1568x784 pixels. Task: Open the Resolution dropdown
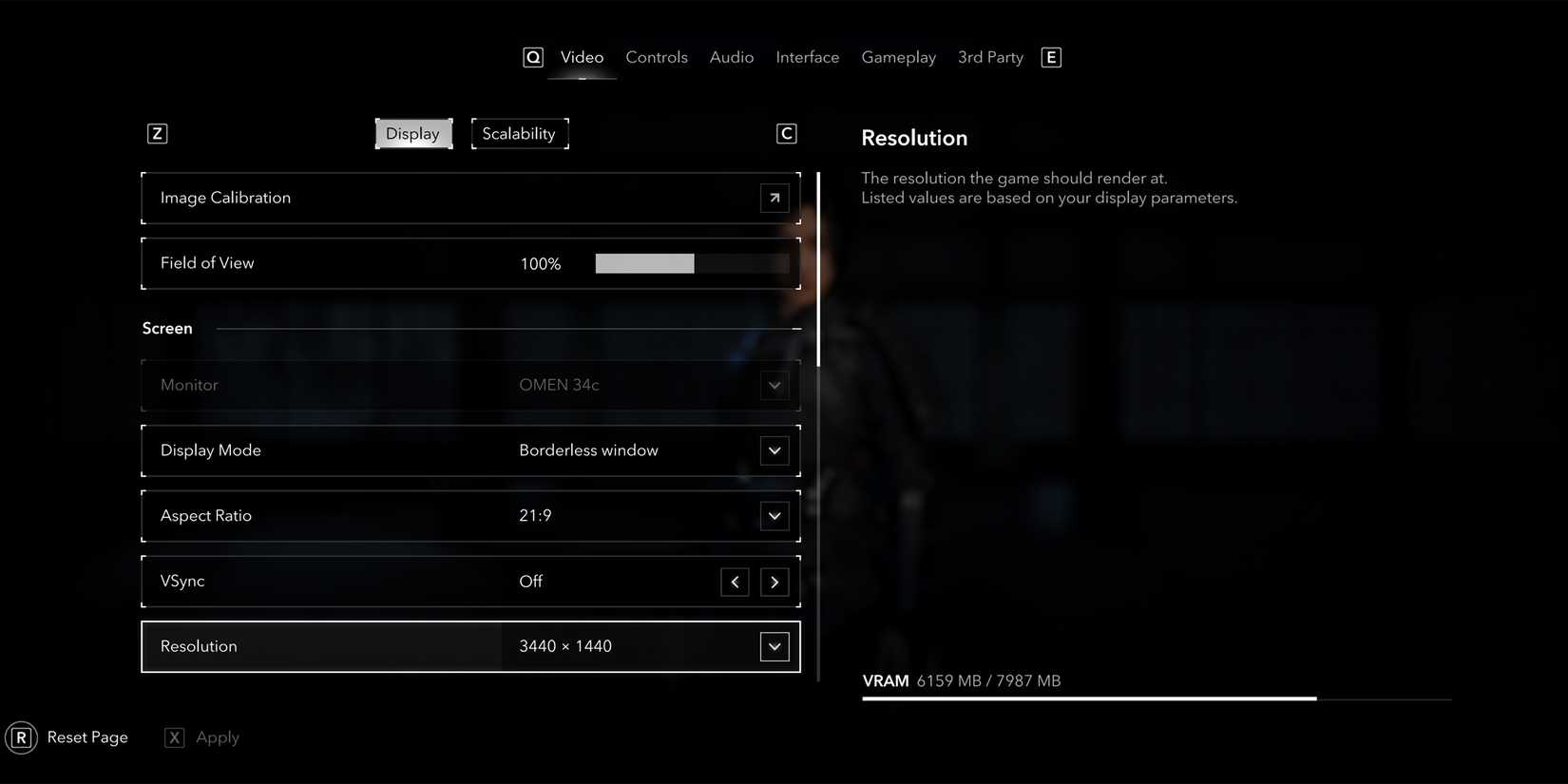click(x=774, y=645)
